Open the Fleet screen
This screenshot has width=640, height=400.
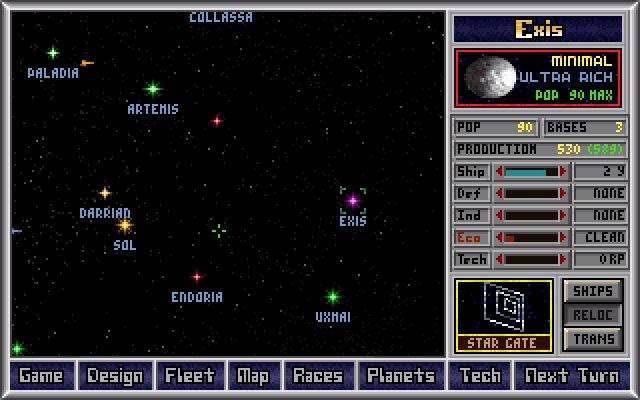(x=190, y=376)
